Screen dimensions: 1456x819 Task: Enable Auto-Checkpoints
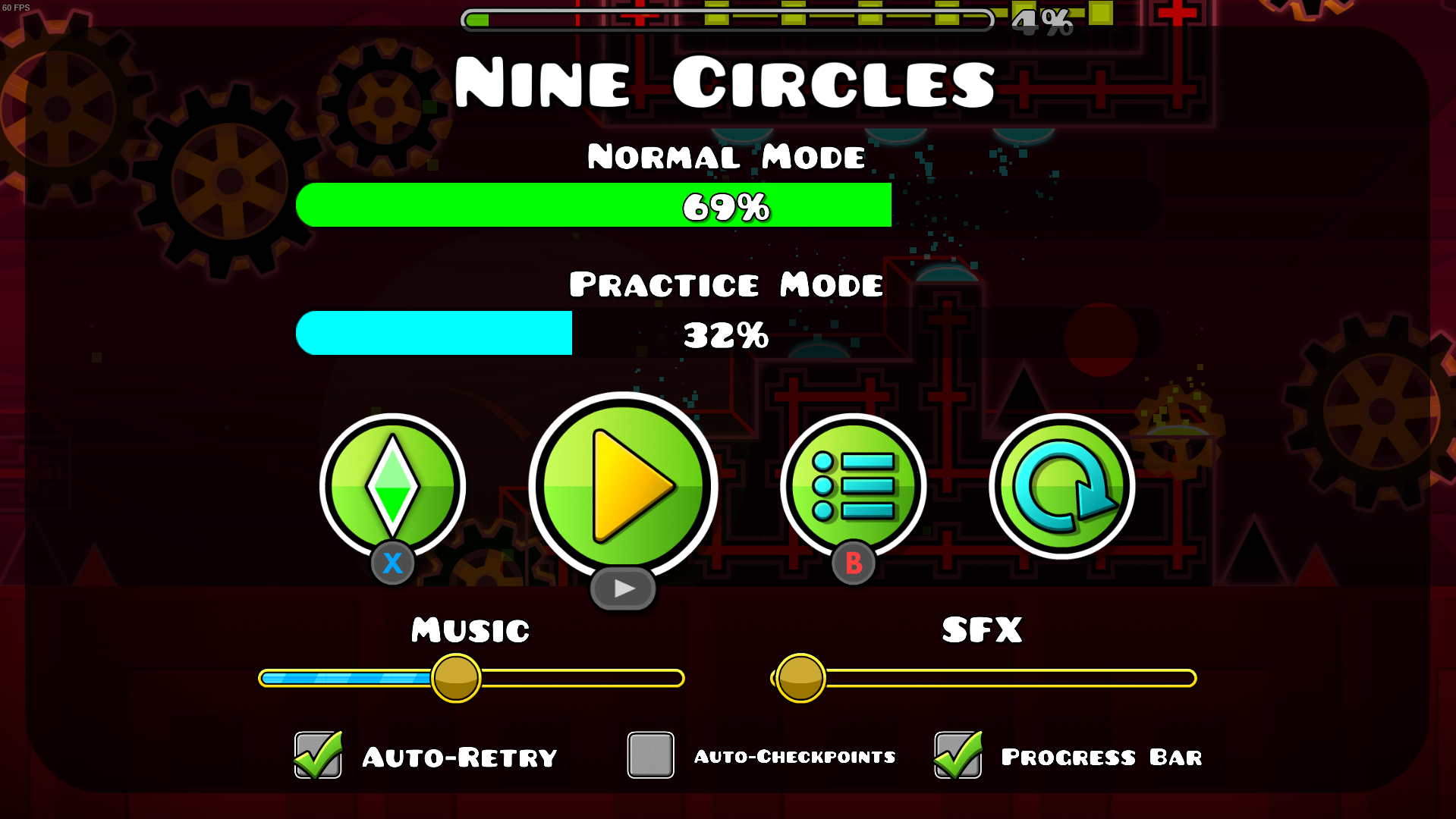tap(650, 755)
